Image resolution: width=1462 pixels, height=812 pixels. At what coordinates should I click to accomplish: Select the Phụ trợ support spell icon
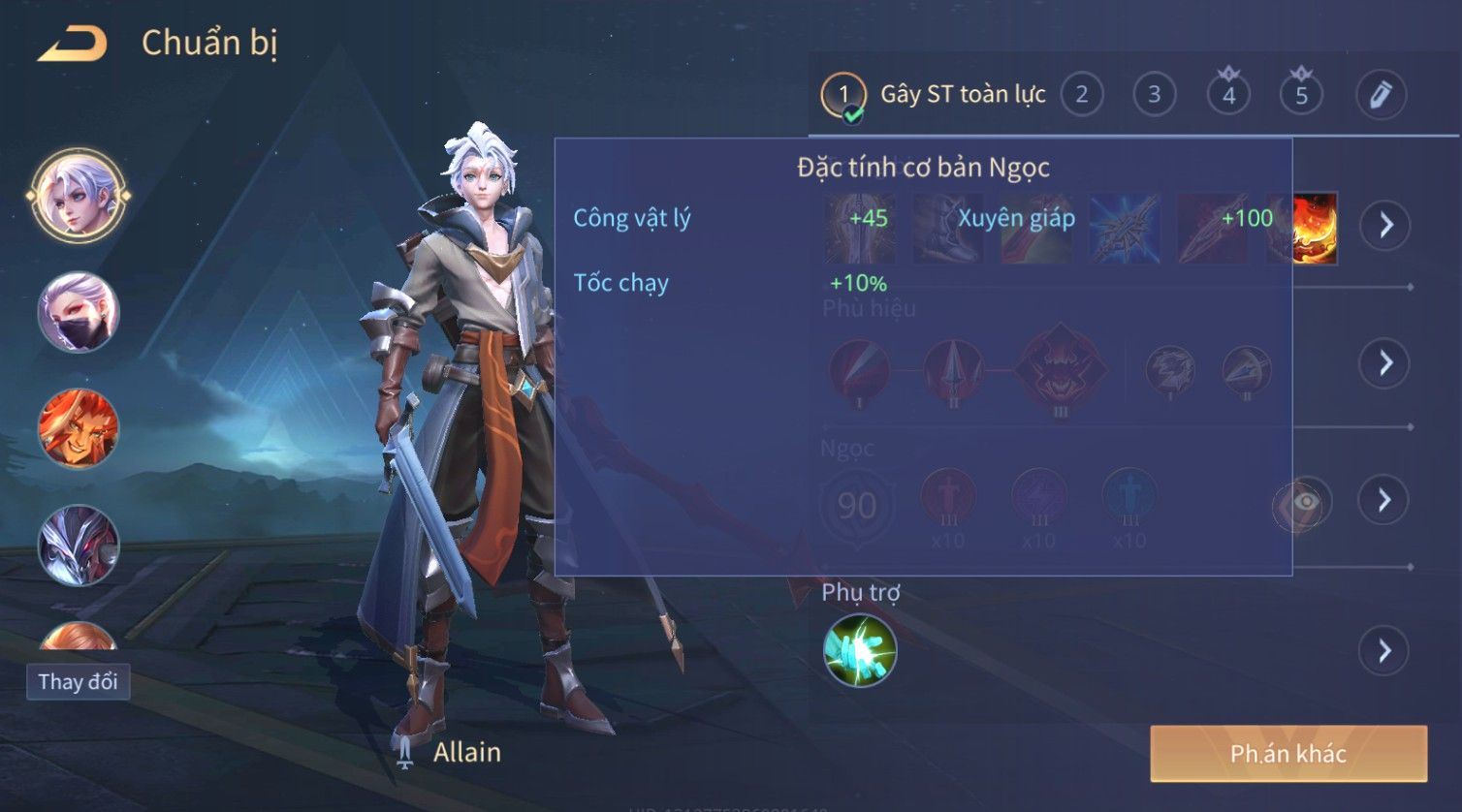(x=860, y=651)
